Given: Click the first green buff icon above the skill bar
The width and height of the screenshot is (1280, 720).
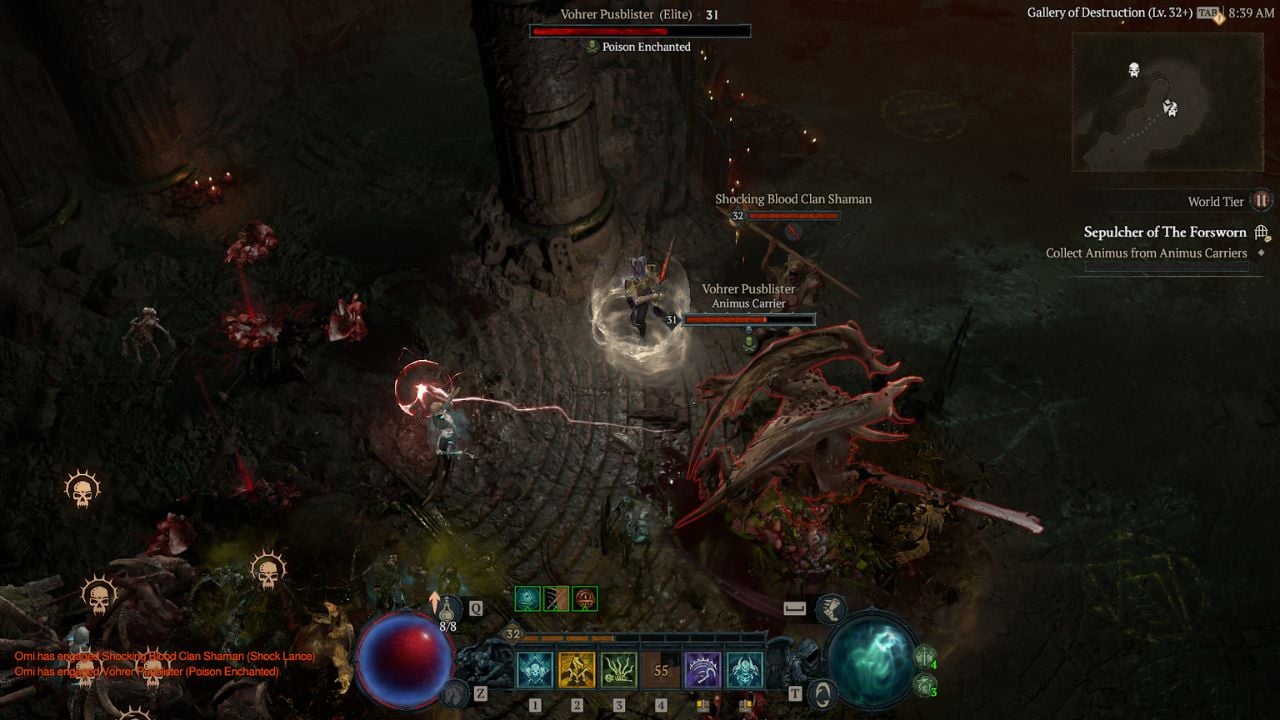Looking at the screenshot, I should [x=529, y=599].
